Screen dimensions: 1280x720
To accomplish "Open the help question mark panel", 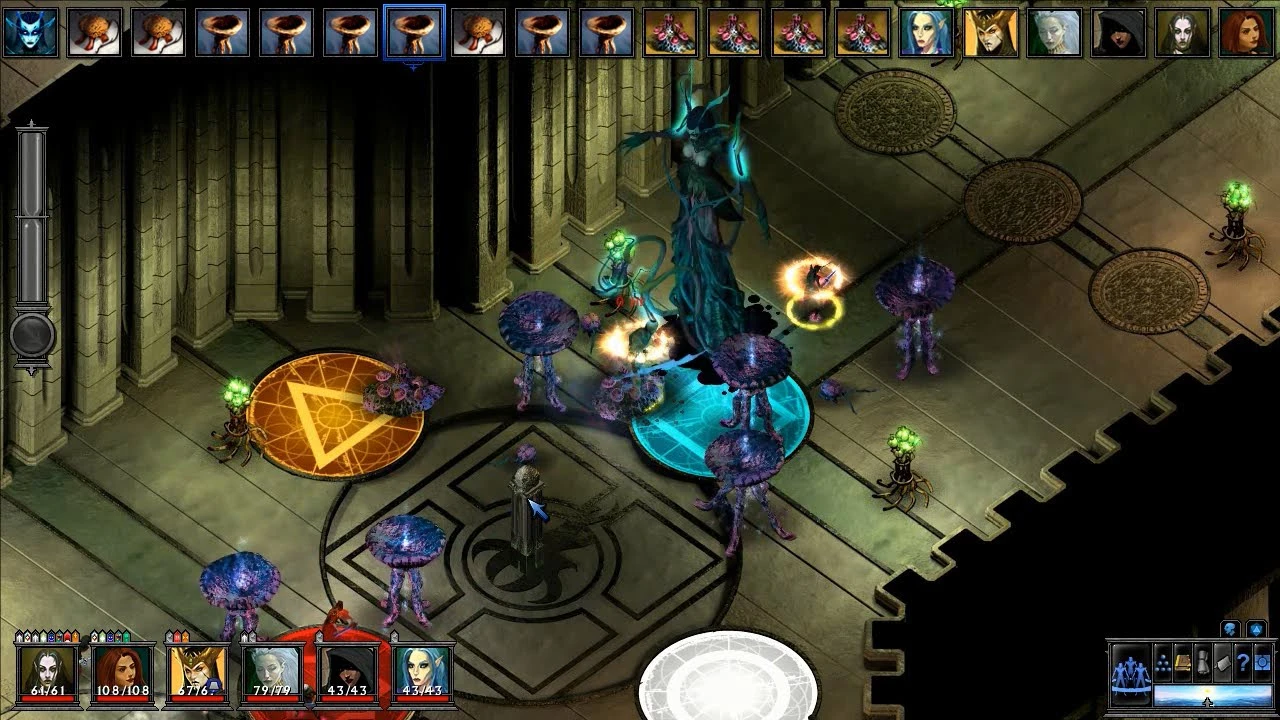I will (x=1243, y=662).
